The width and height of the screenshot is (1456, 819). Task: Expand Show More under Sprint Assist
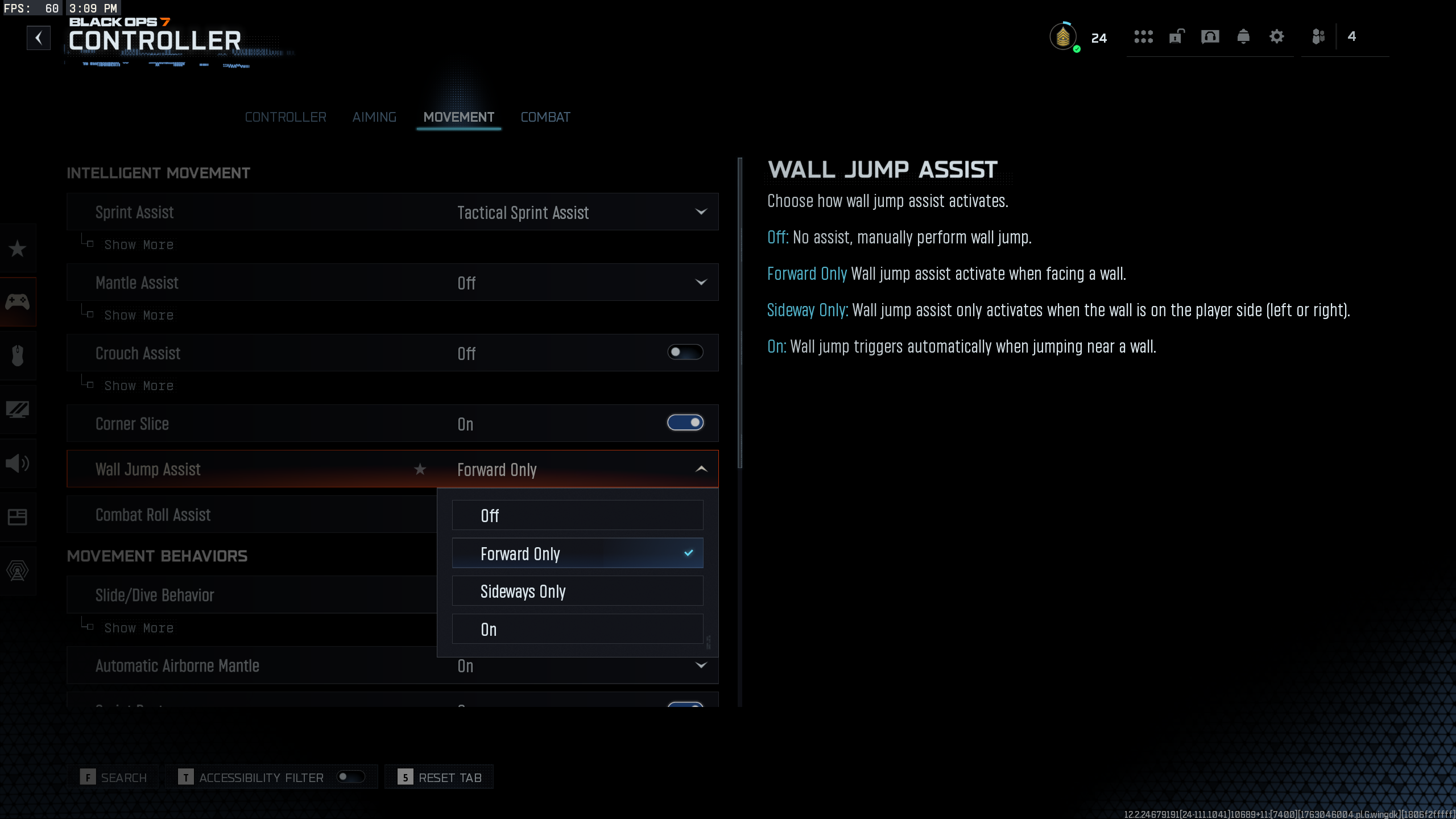[138, 245]
